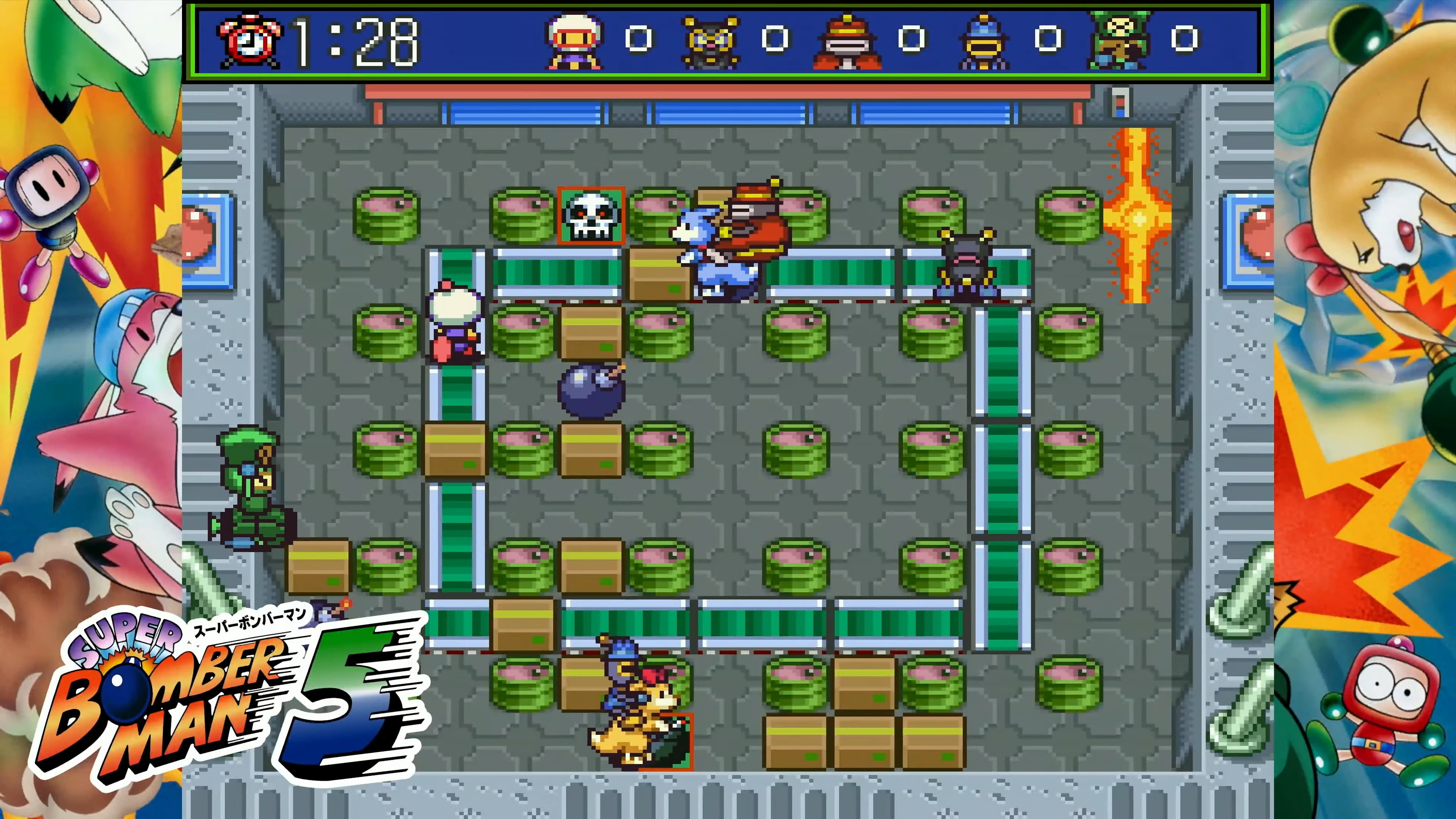Click White Bomberman riding the green conveyor
The image size is (1456, 819).
[455, 322]
